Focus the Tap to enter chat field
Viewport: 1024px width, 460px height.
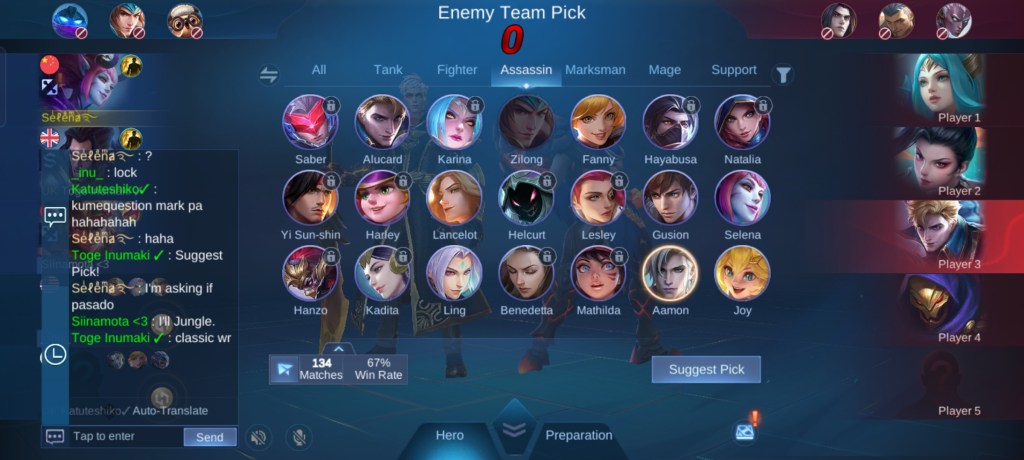pyautogui.click(x=125, y=437)
